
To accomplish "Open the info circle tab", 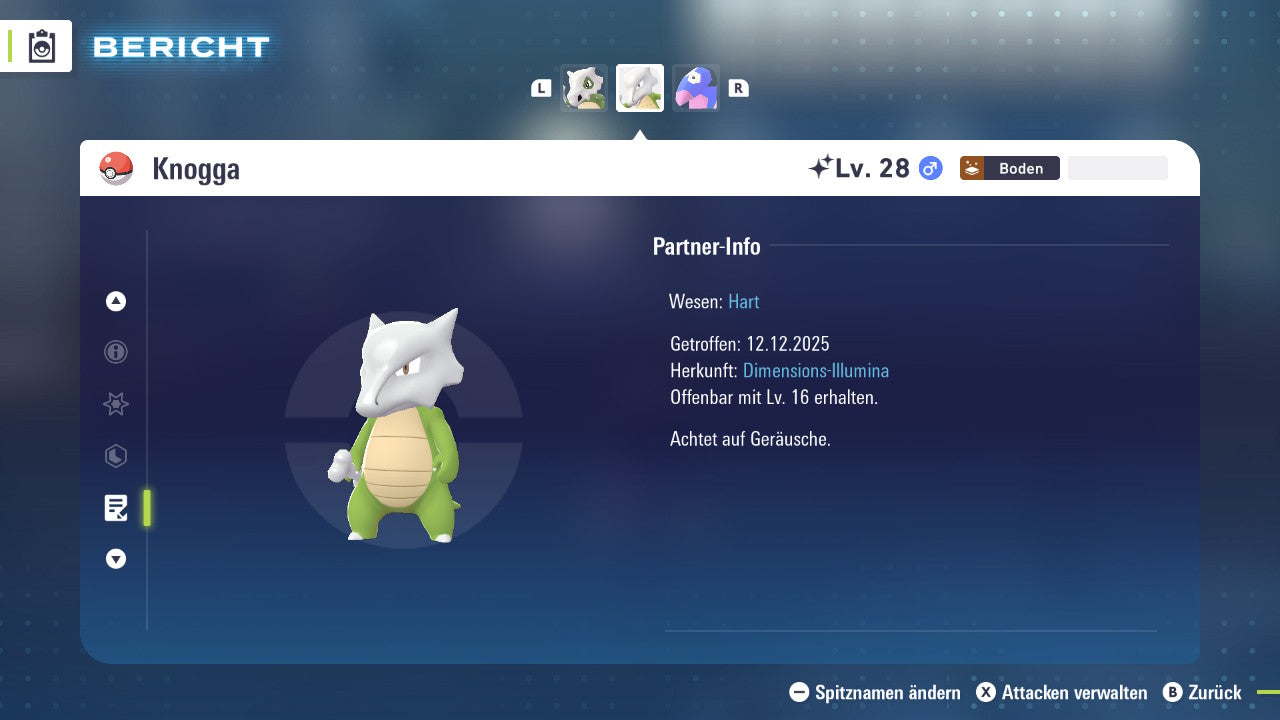I will tap(116, 352).
